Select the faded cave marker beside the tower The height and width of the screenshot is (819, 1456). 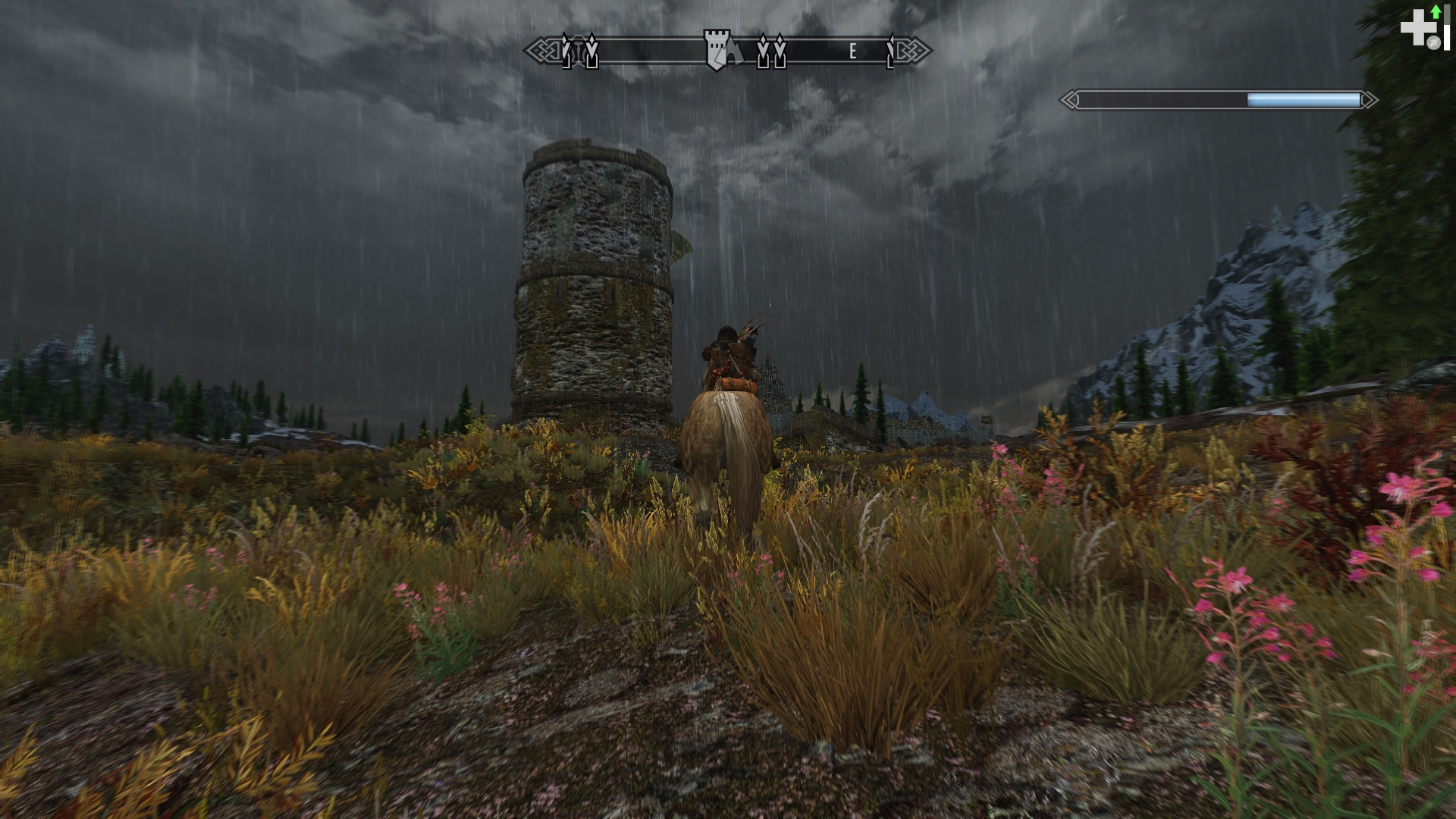click(736, 52)
